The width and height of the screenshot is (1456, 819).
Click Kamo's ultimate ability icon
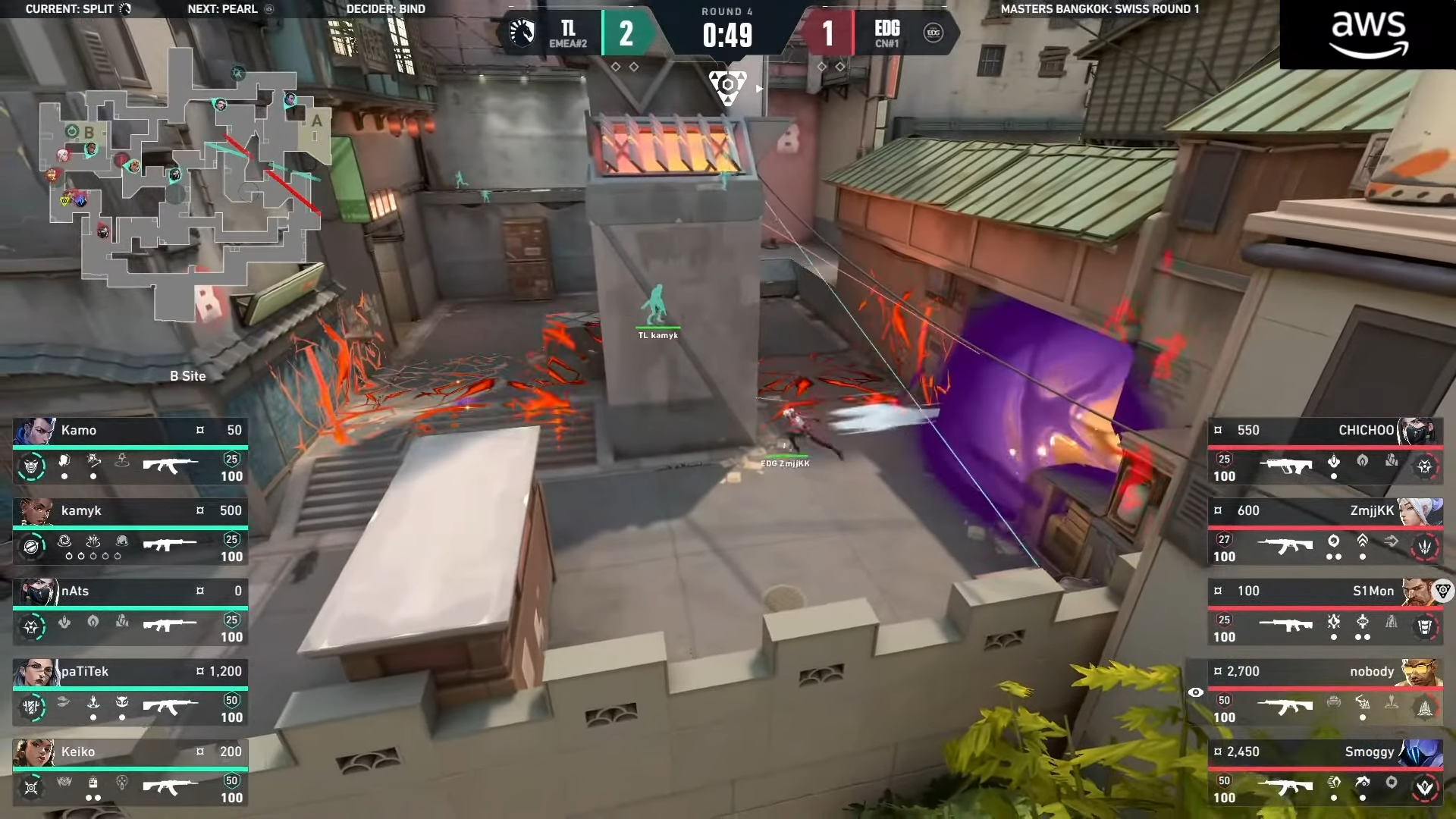click(31, 466)
